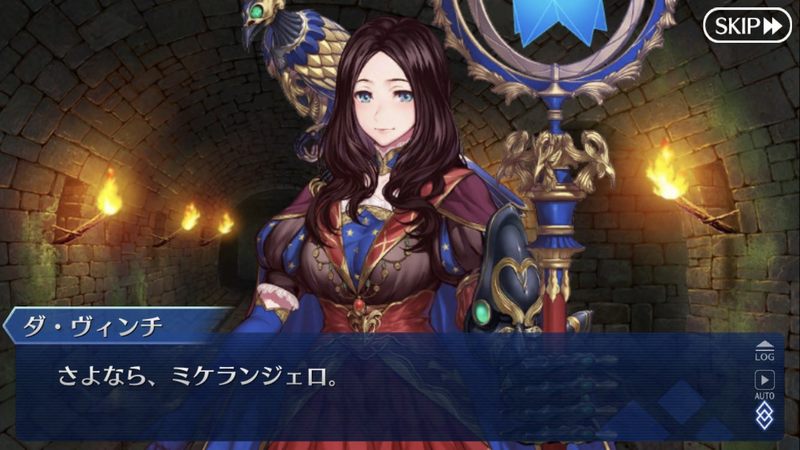Advance the dialogue text box
800x450 pixels.
[380, 385]
